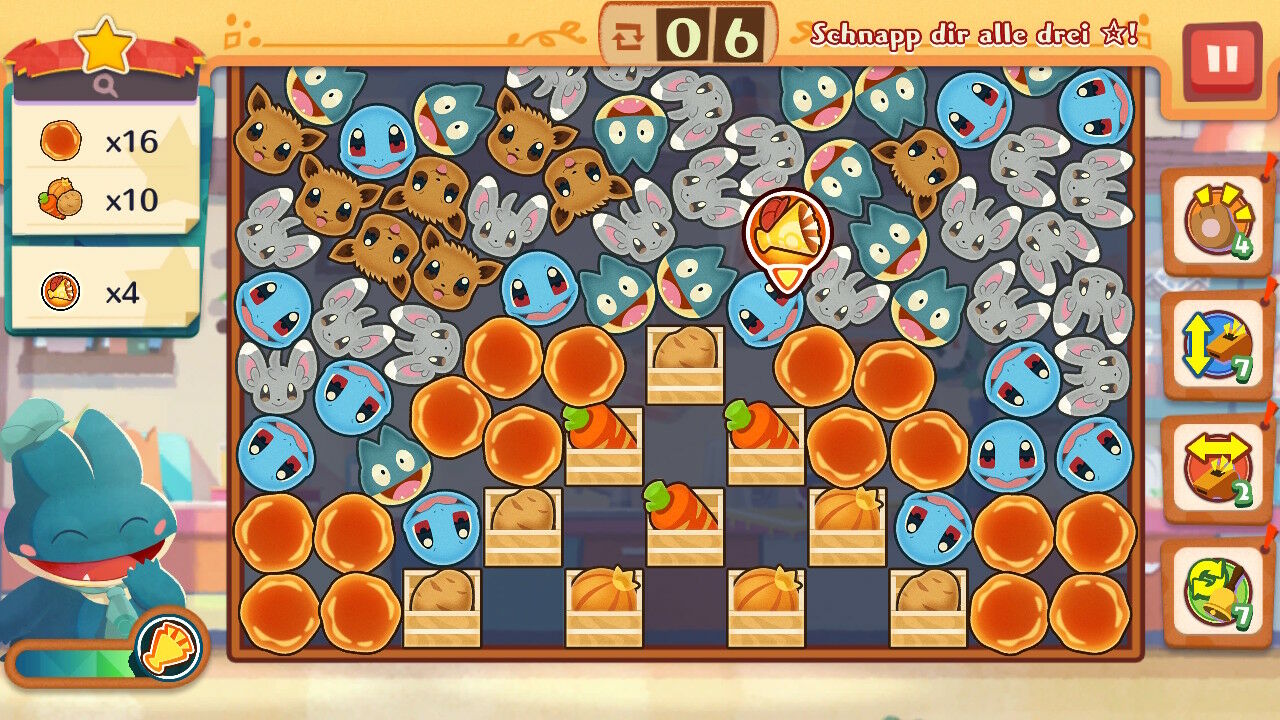Use the vertical arrow megaphone item
Viewport: 1280px width, 720px height.
tap(1216, 346)
